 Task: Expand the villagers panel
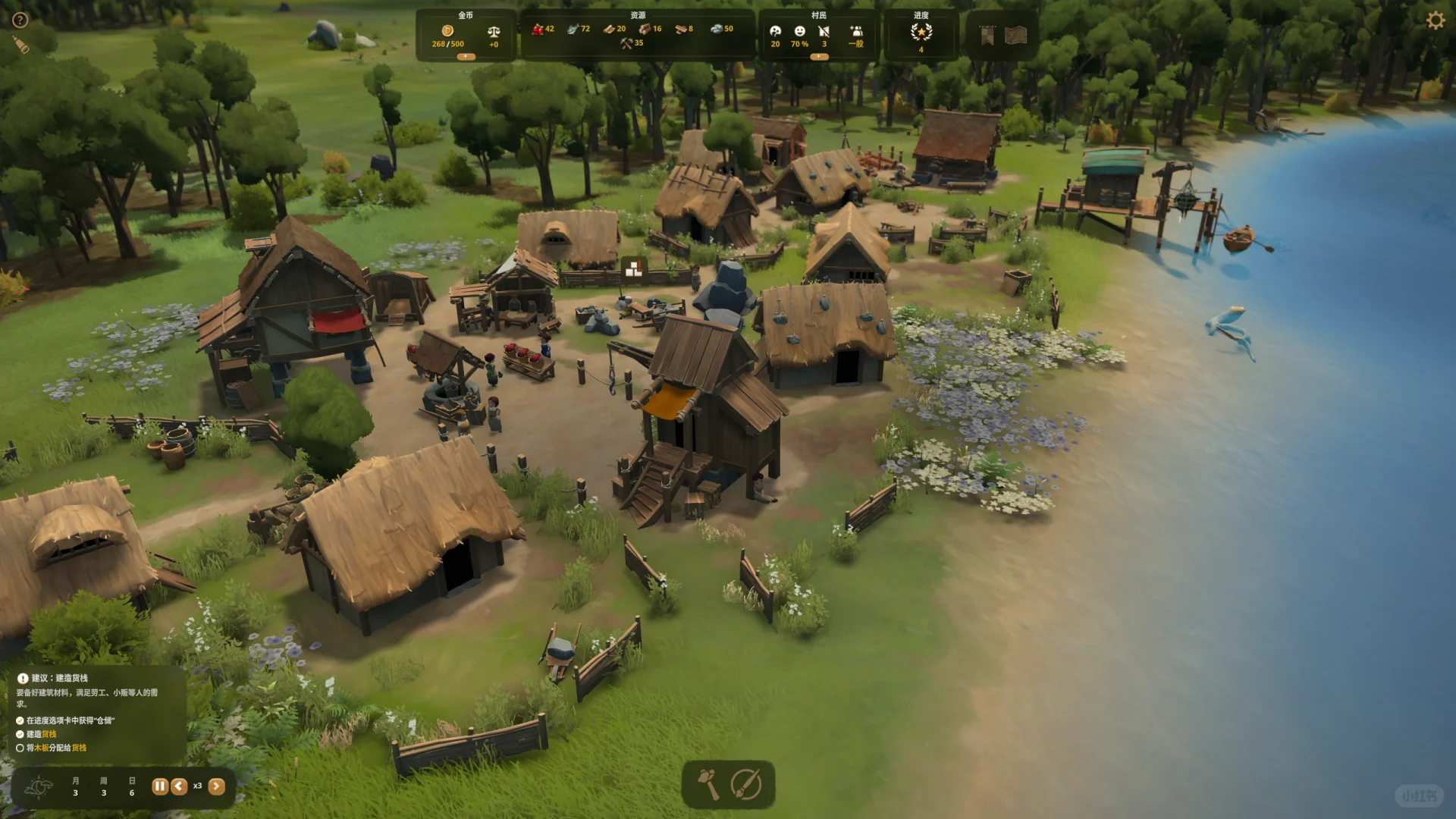pos(818,57)
